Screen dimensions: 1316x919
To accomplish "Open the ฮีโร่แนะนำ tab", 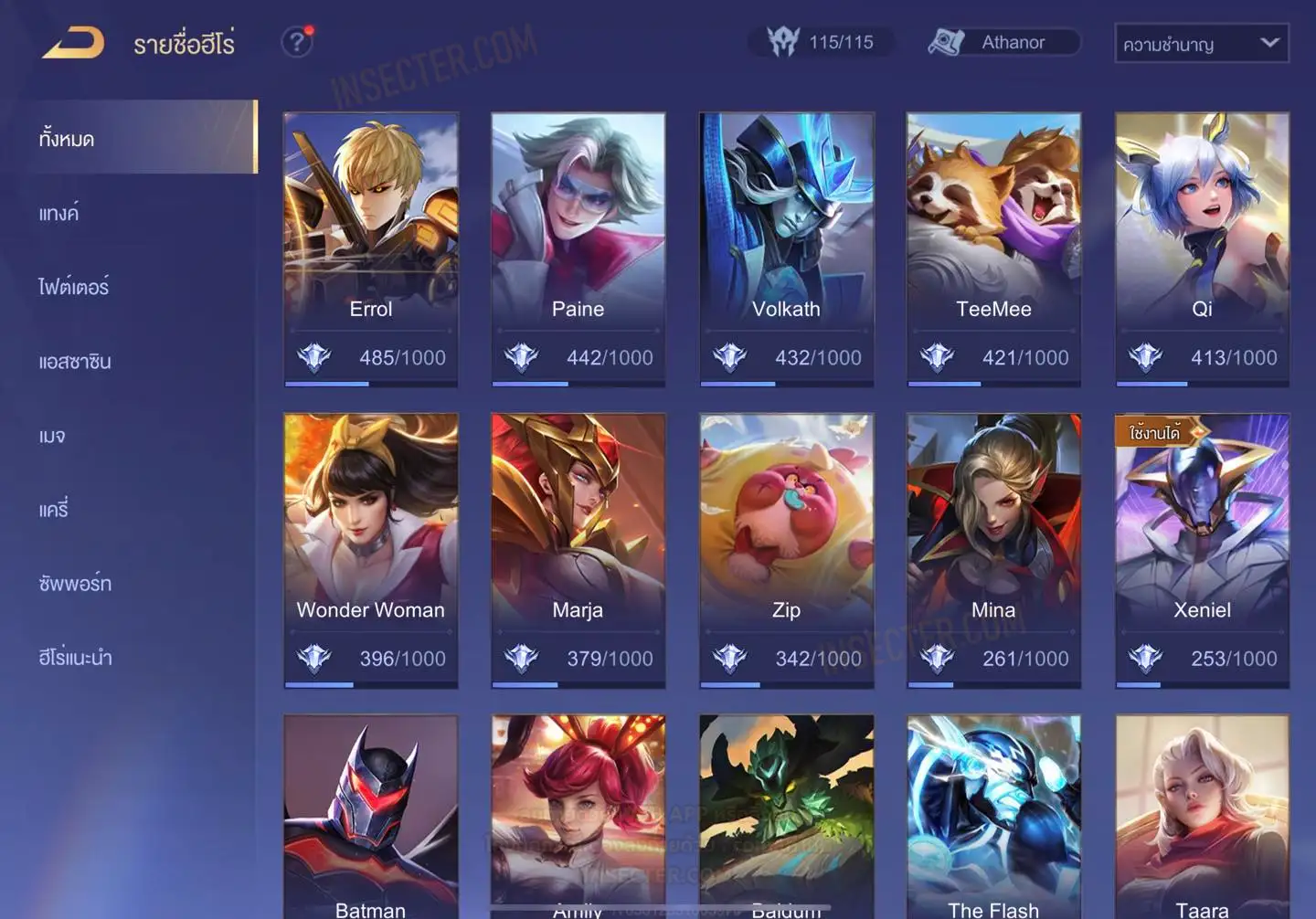I will [75, 658].
